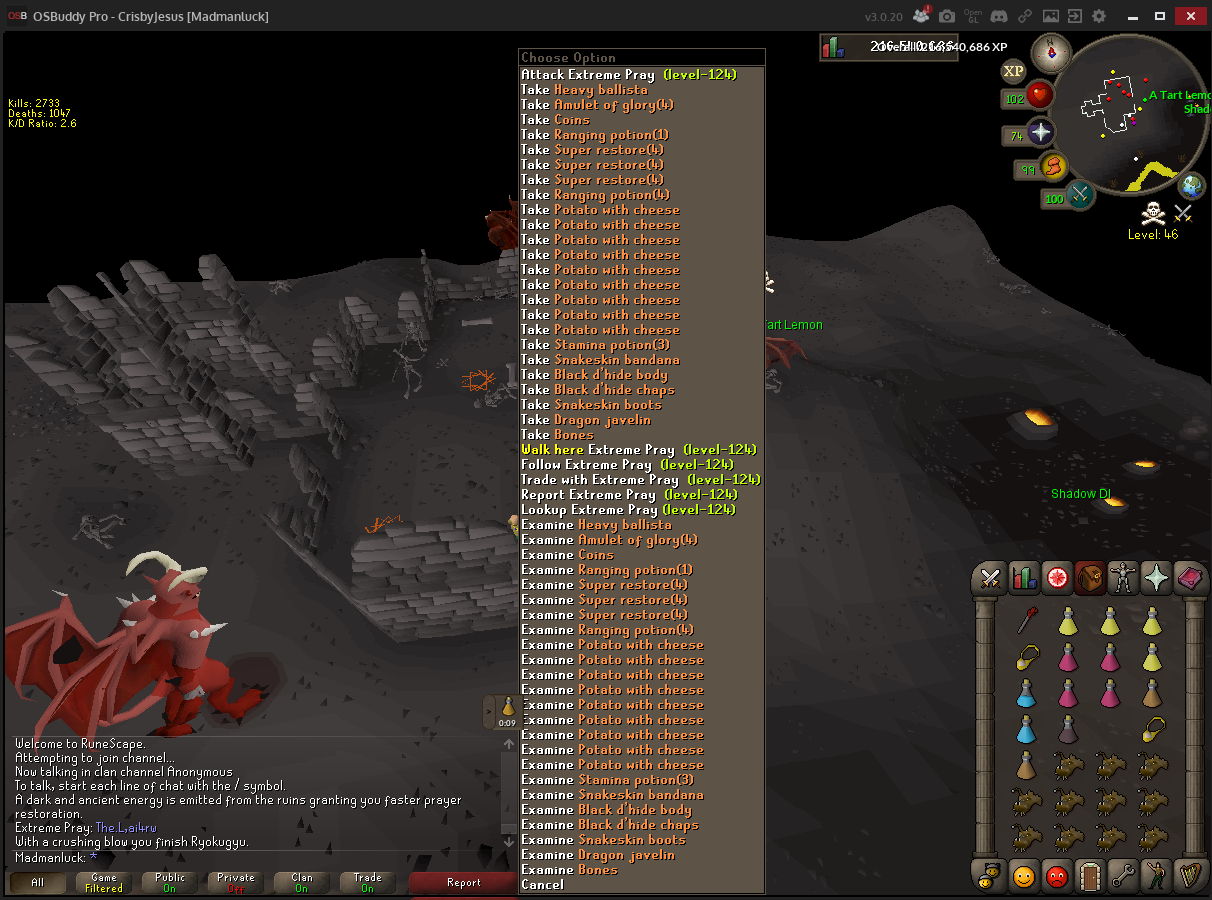The width and height of the screenshot is (1212, 900).
Task: Choose Follow Extreme Pray
Action: [x=627, y=465]
